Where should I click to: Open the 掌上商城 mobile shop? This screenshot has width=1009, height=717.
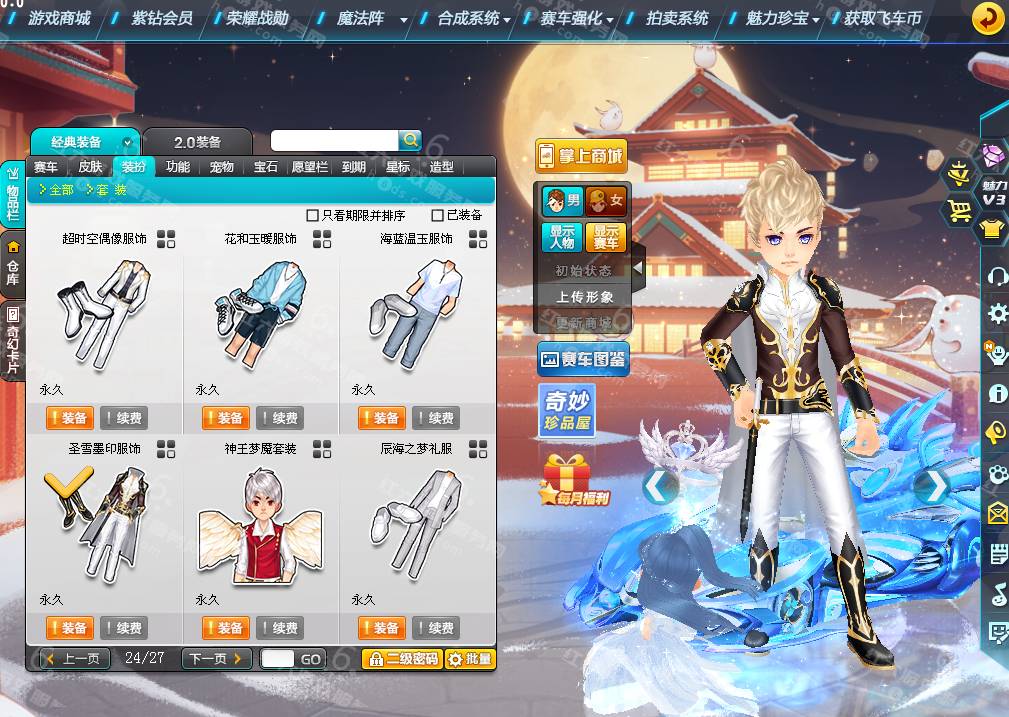pos(581,155)
